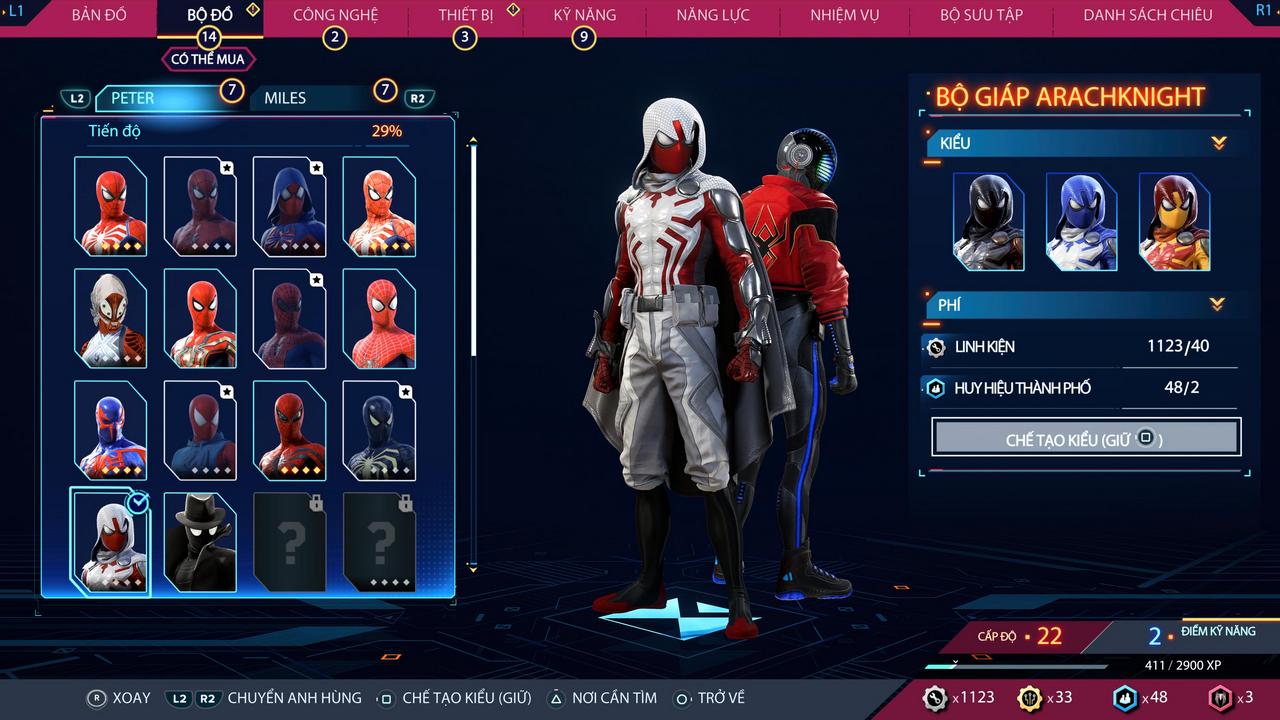Select the blue Arachknight style variant thumbnail
1280x720 pixels.
pyautogui.click(x=1082, y=221)
